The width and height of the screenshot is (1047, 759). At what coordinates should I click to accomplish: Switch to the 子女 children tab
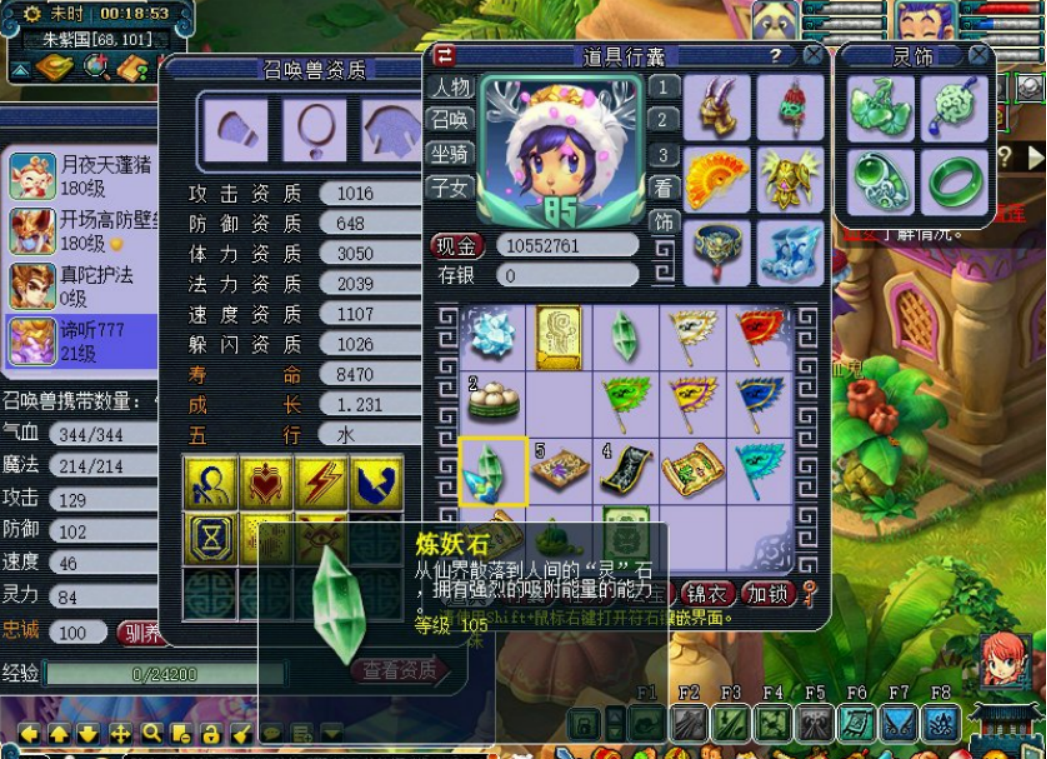tap(450, 186)
